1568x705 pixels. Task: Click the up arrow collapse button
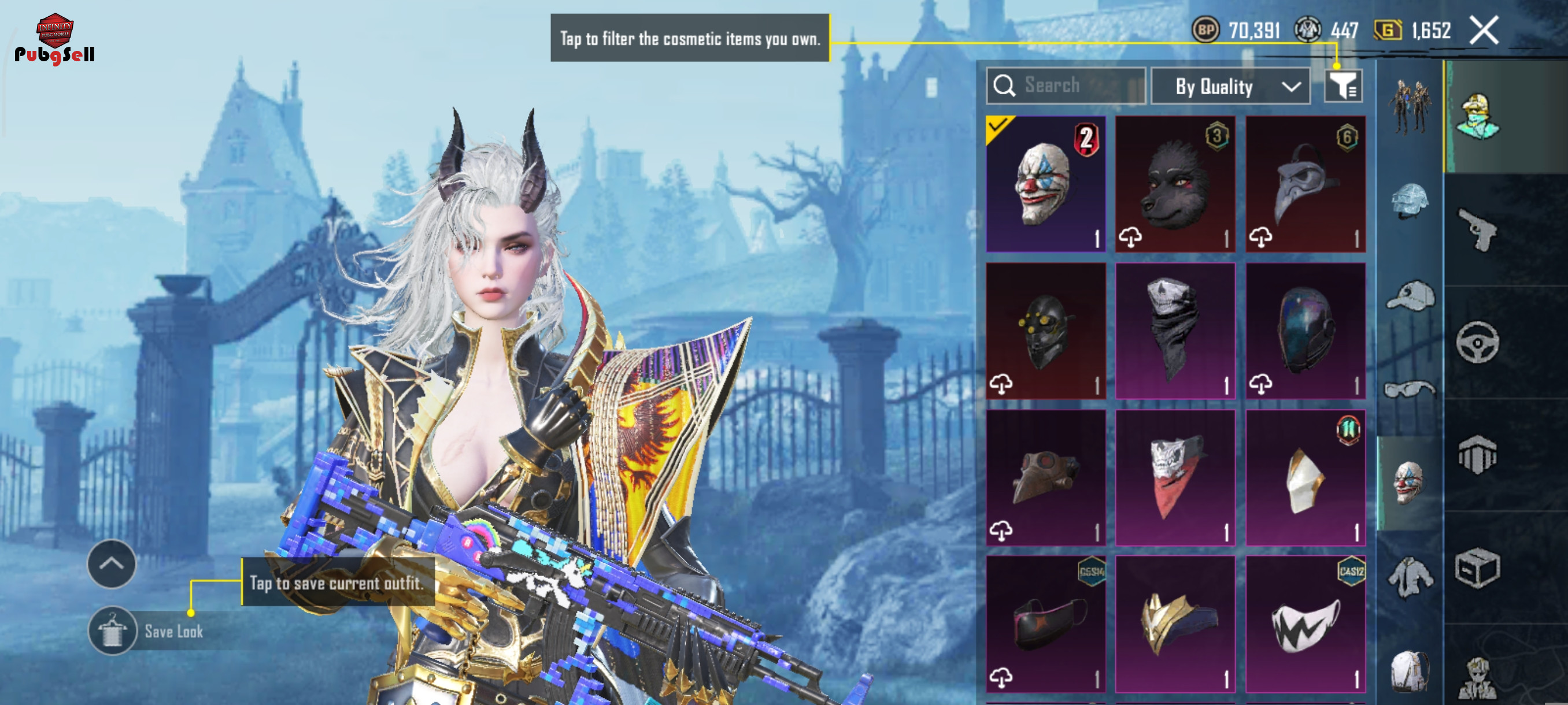point(112,564)
